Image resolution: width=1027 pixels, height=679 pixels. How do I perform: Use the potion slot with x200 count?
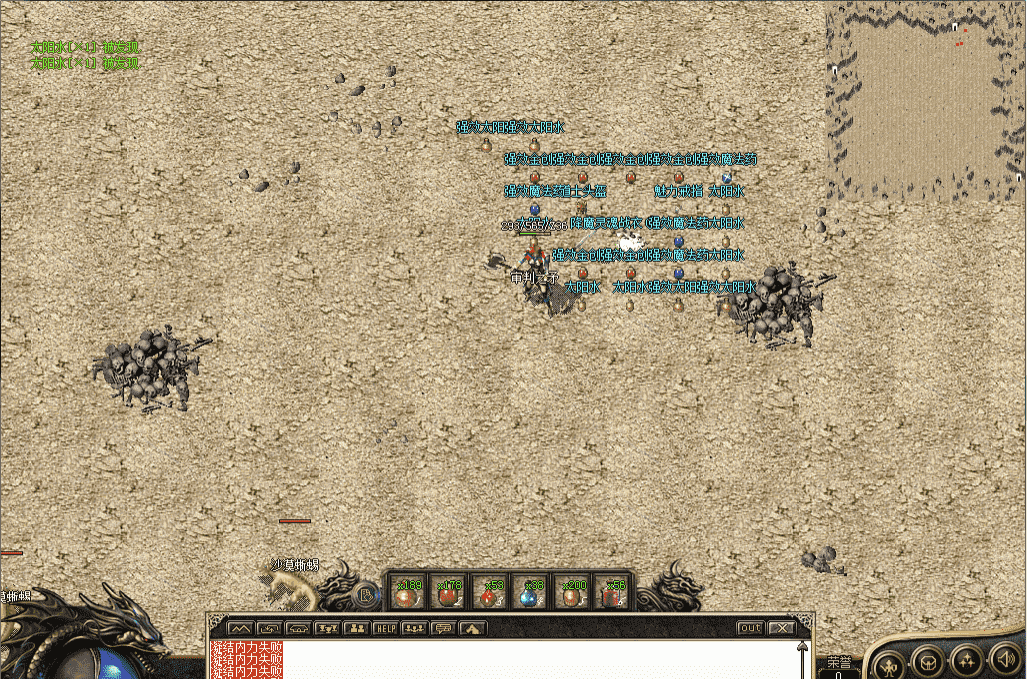pyautogui.click(x=572, y=593)
